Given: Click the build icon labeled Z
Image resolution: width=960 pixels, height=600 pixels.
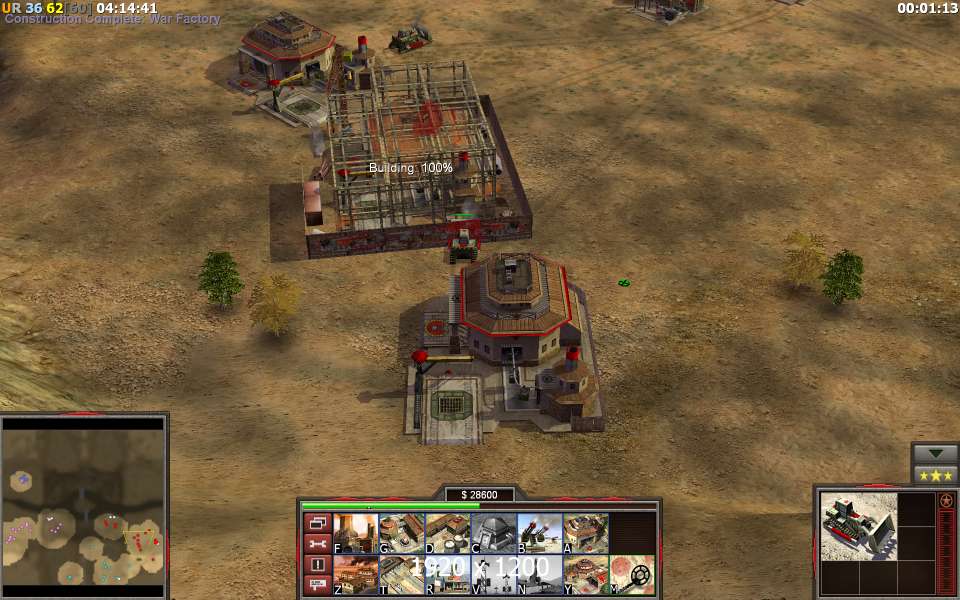Looking at the screenshot, I should (x=355, y=575).
